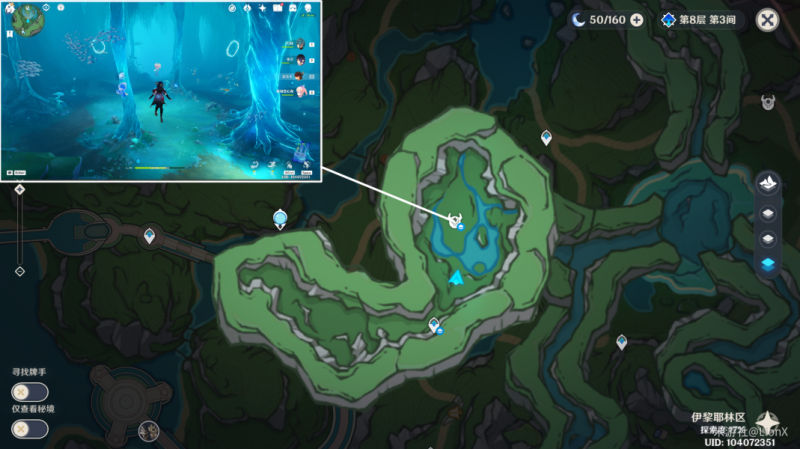Select the grey horned enemy marker
Image resolution: width=800 pixels, height=449 pixels.
[x=768, y=102]
